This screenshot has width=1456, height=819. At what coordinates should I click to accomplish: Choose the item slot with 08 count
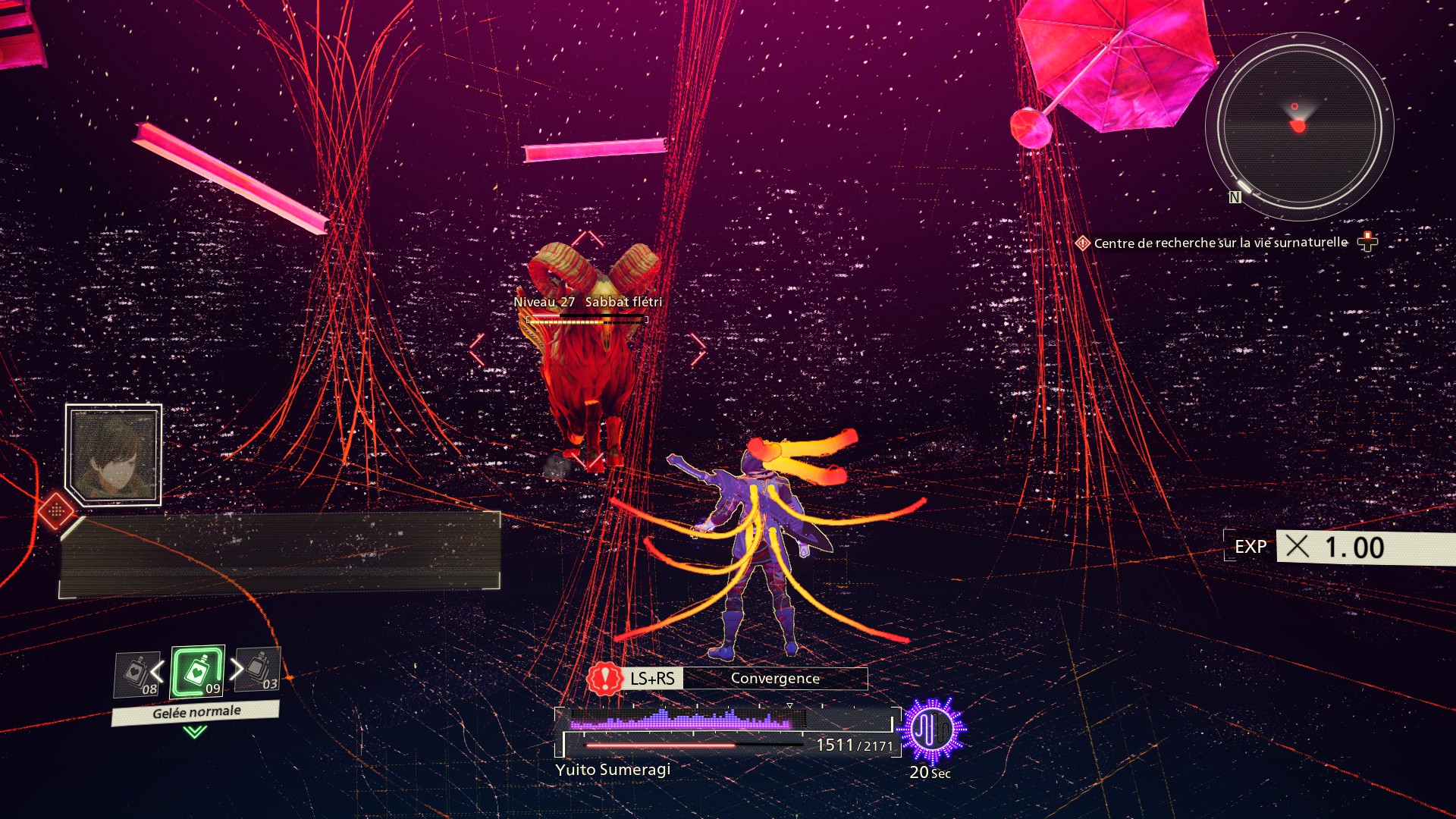tap(135, 673)
